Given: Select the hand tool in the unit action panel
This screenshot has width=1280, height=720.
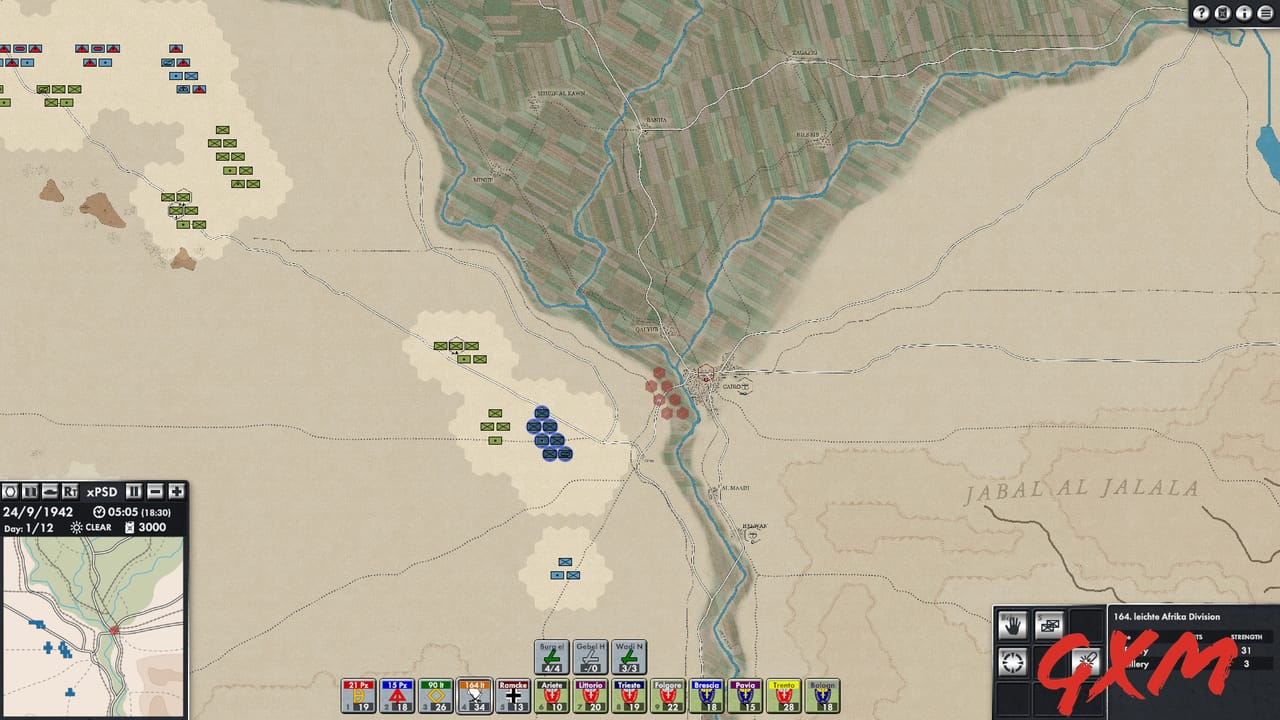Looking at the screenshot, I should coord(1012,625).
